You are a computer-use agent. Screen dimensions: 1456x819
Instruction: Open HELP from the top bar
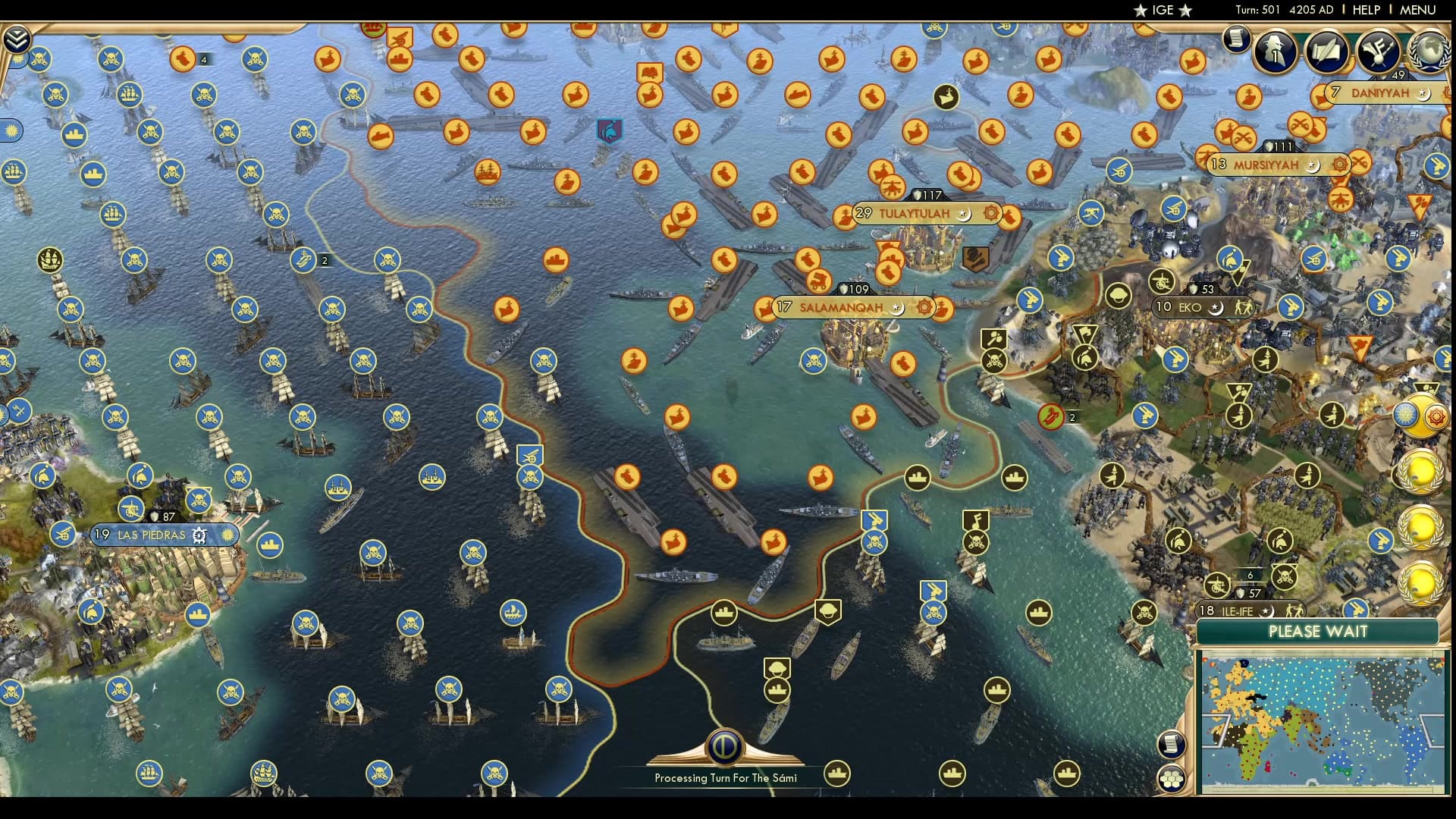point(1365,10)
